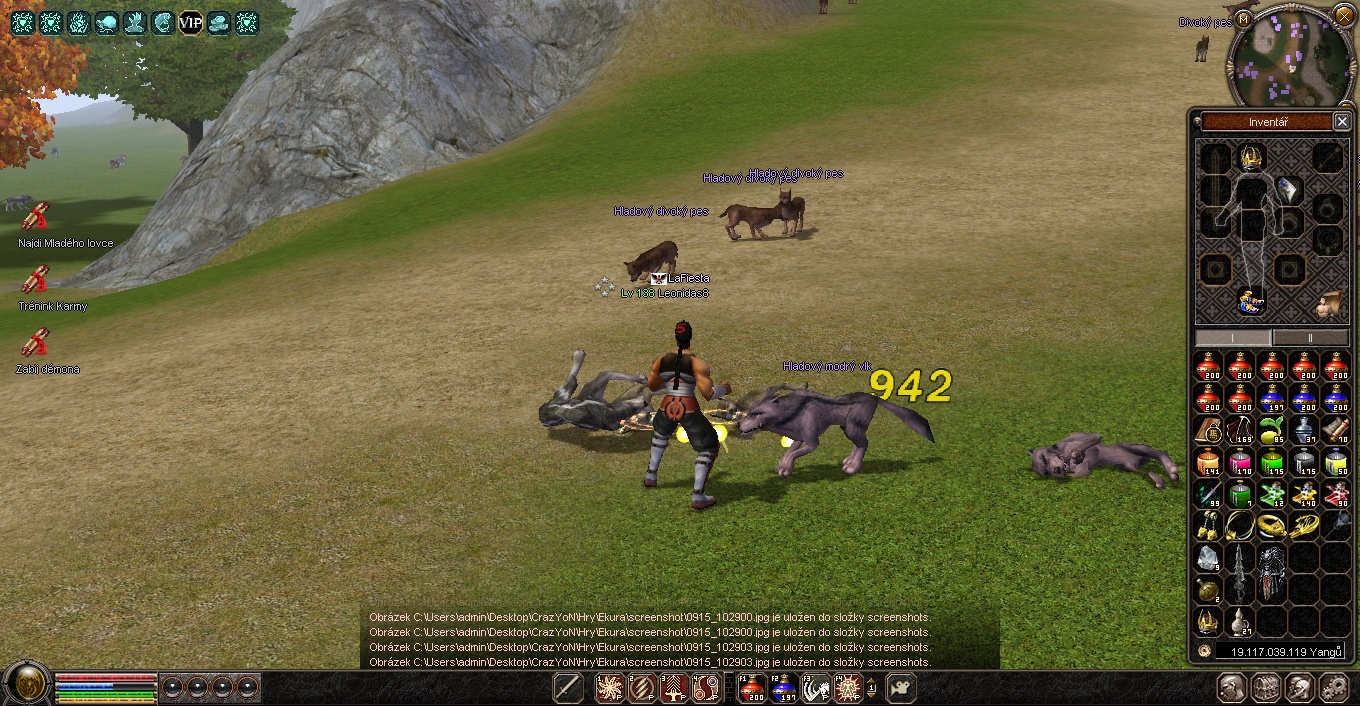Open the treasure chest inventory button
Screen dimensions: 1360x706
point(1267,688)
